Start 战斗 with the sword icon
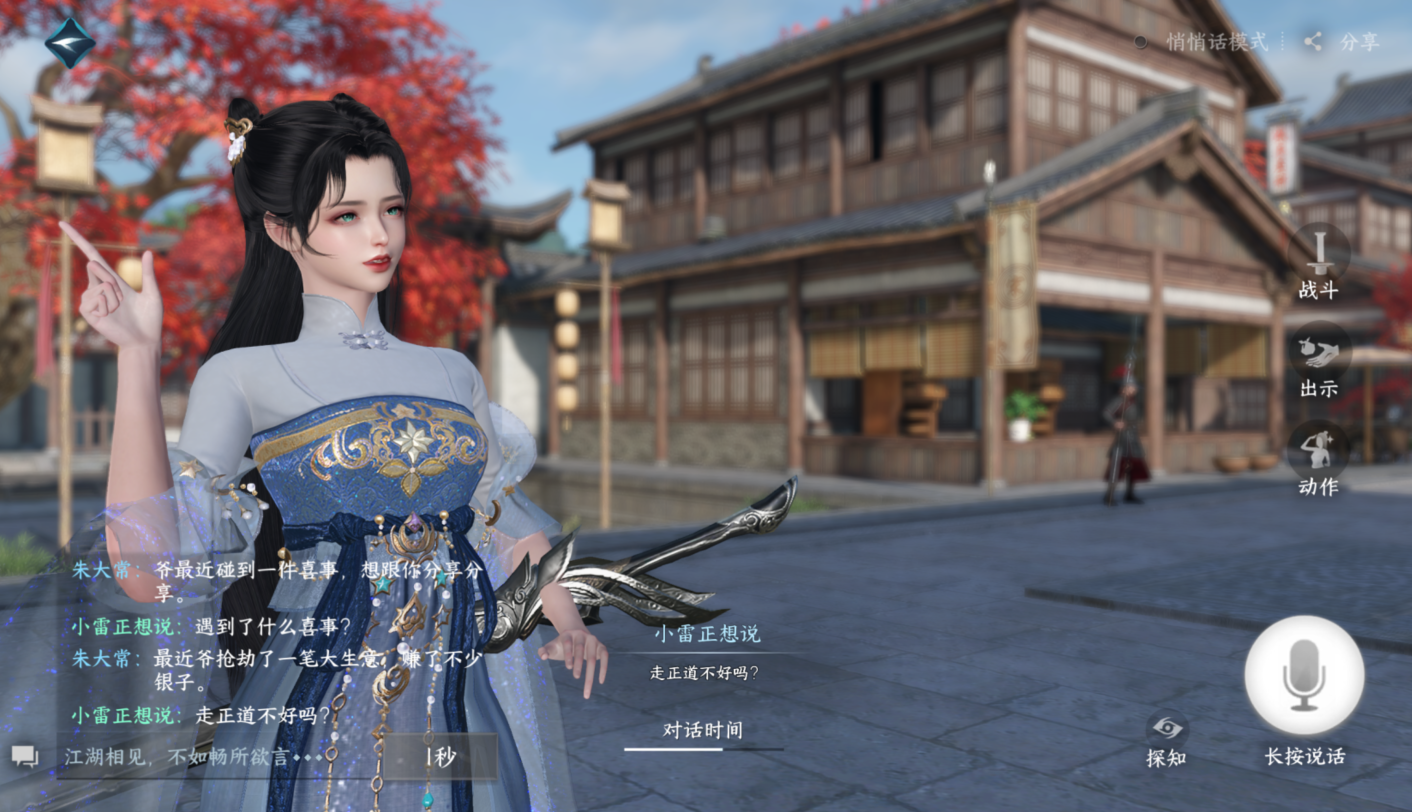The width and height of the screenshot is (1412, 812). [x=1319, y=252]
